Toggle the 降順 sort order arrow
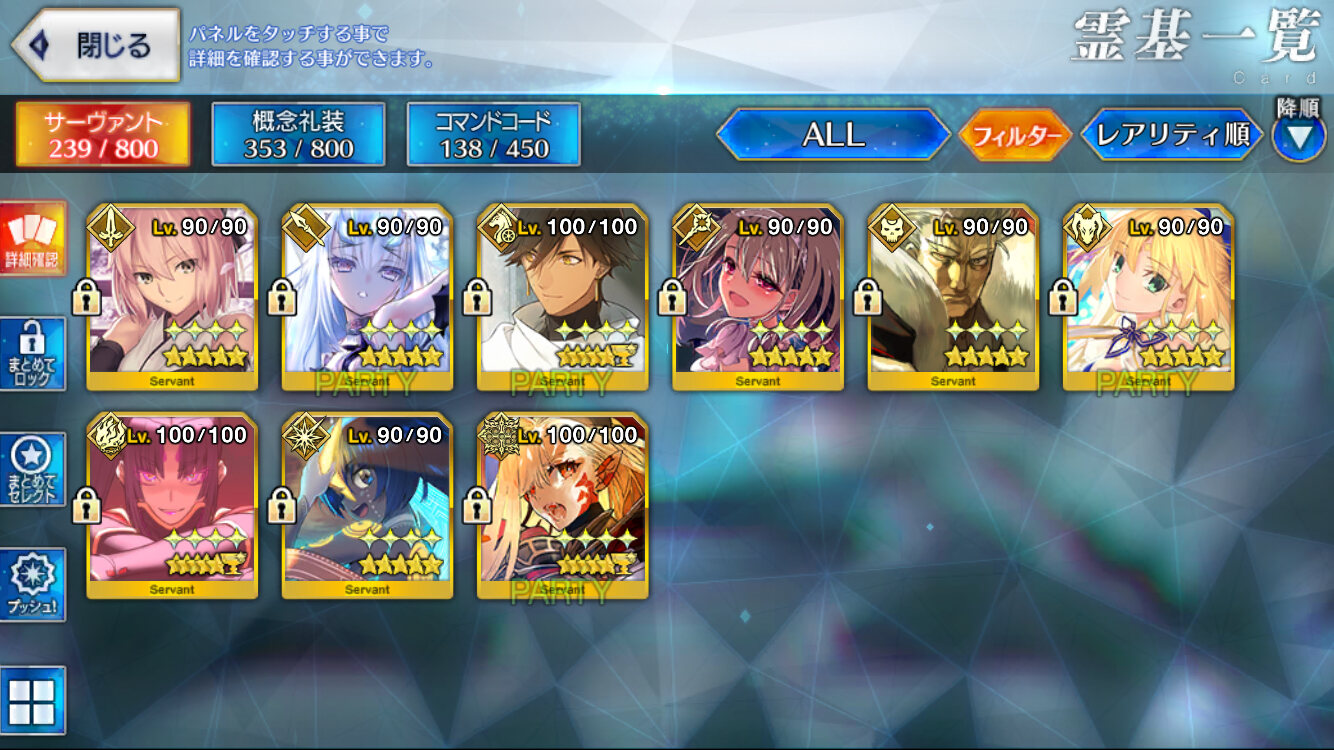This screenshot has height=750, width=1334. (x=1298, y=136)
